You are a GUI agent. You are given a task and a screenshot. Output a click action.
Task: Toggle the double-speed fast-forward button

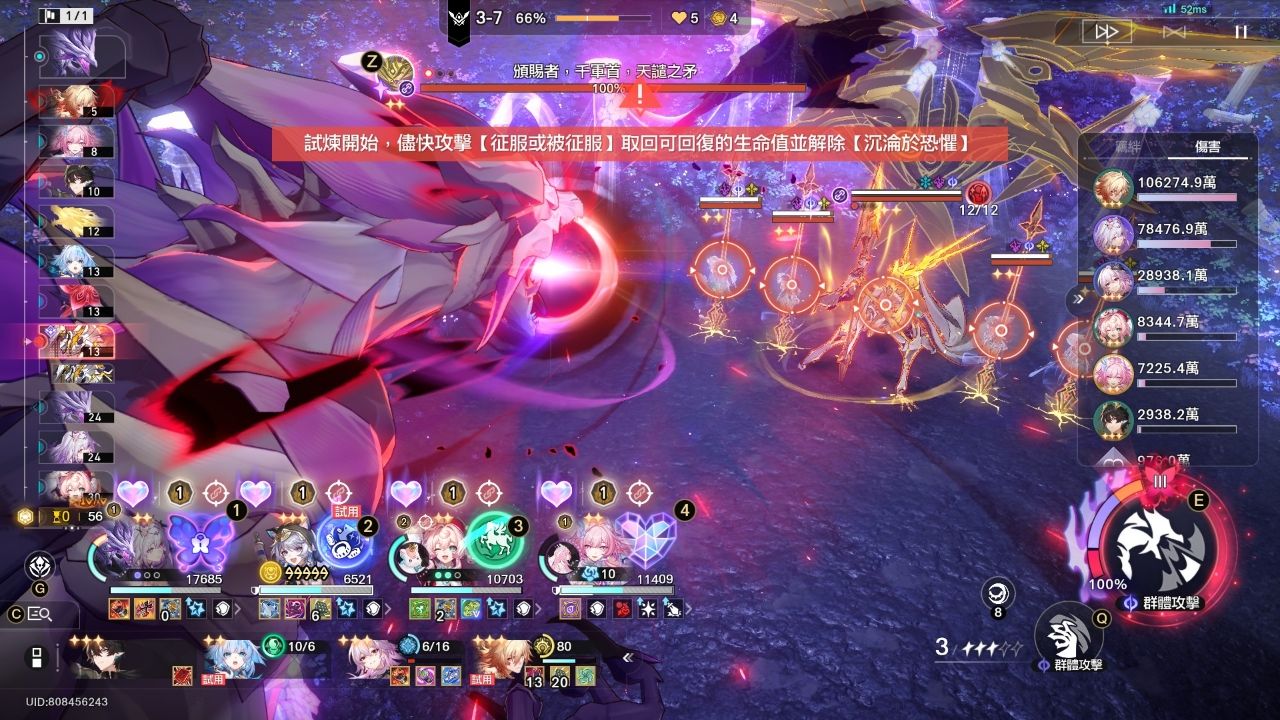click(1107, 32)
